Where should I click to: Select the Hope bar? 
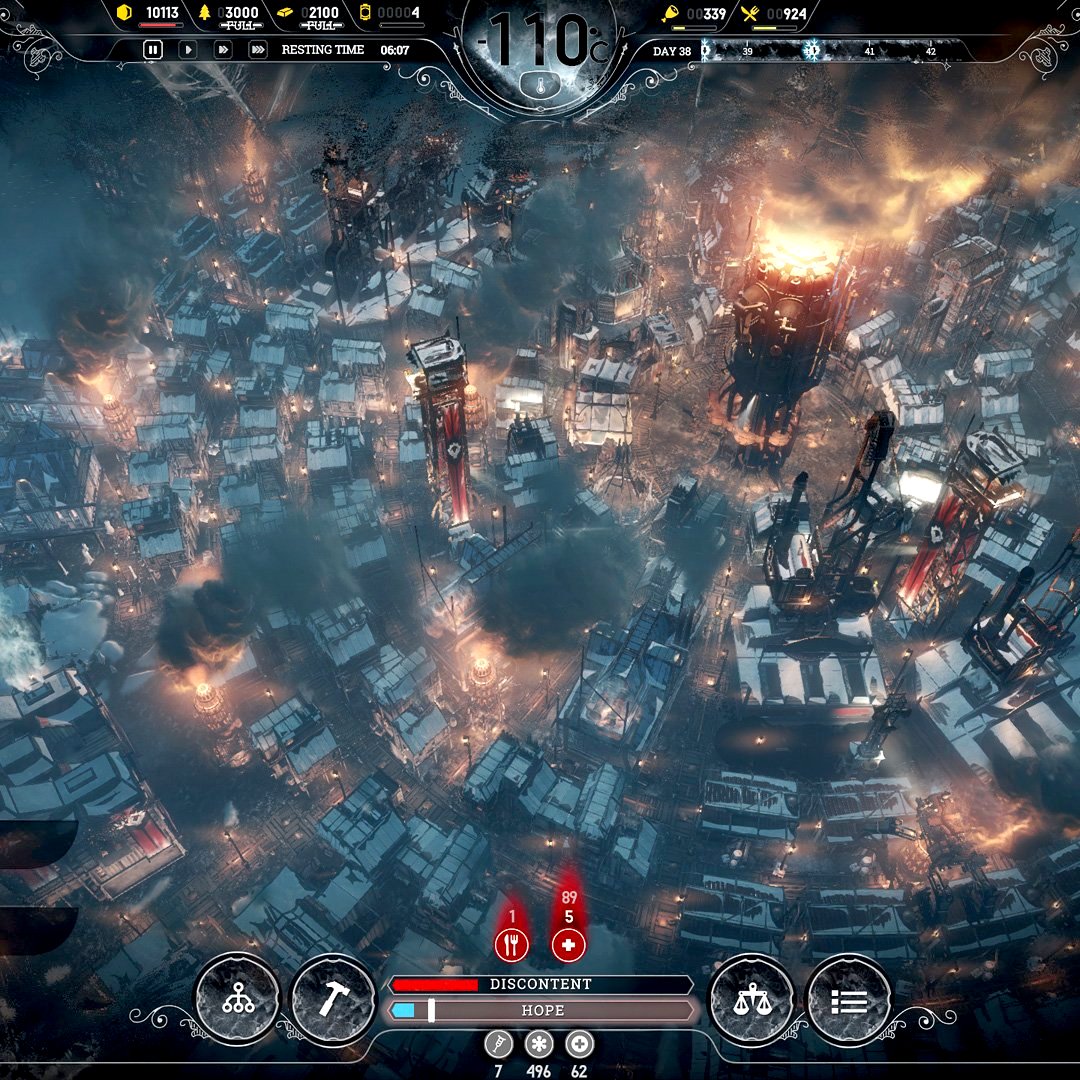coord(540,1011)
